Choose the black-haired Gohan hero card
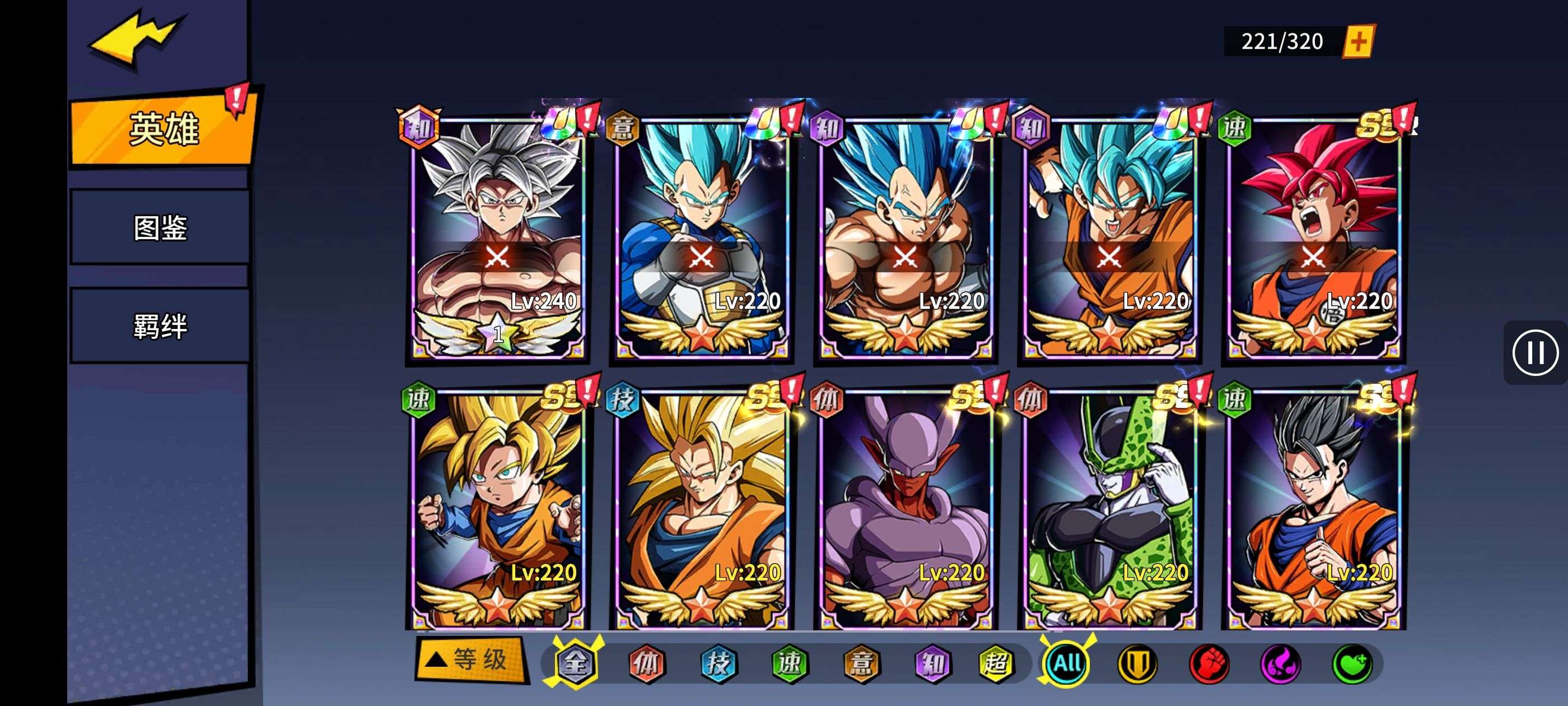 (x=1313, y=509)
